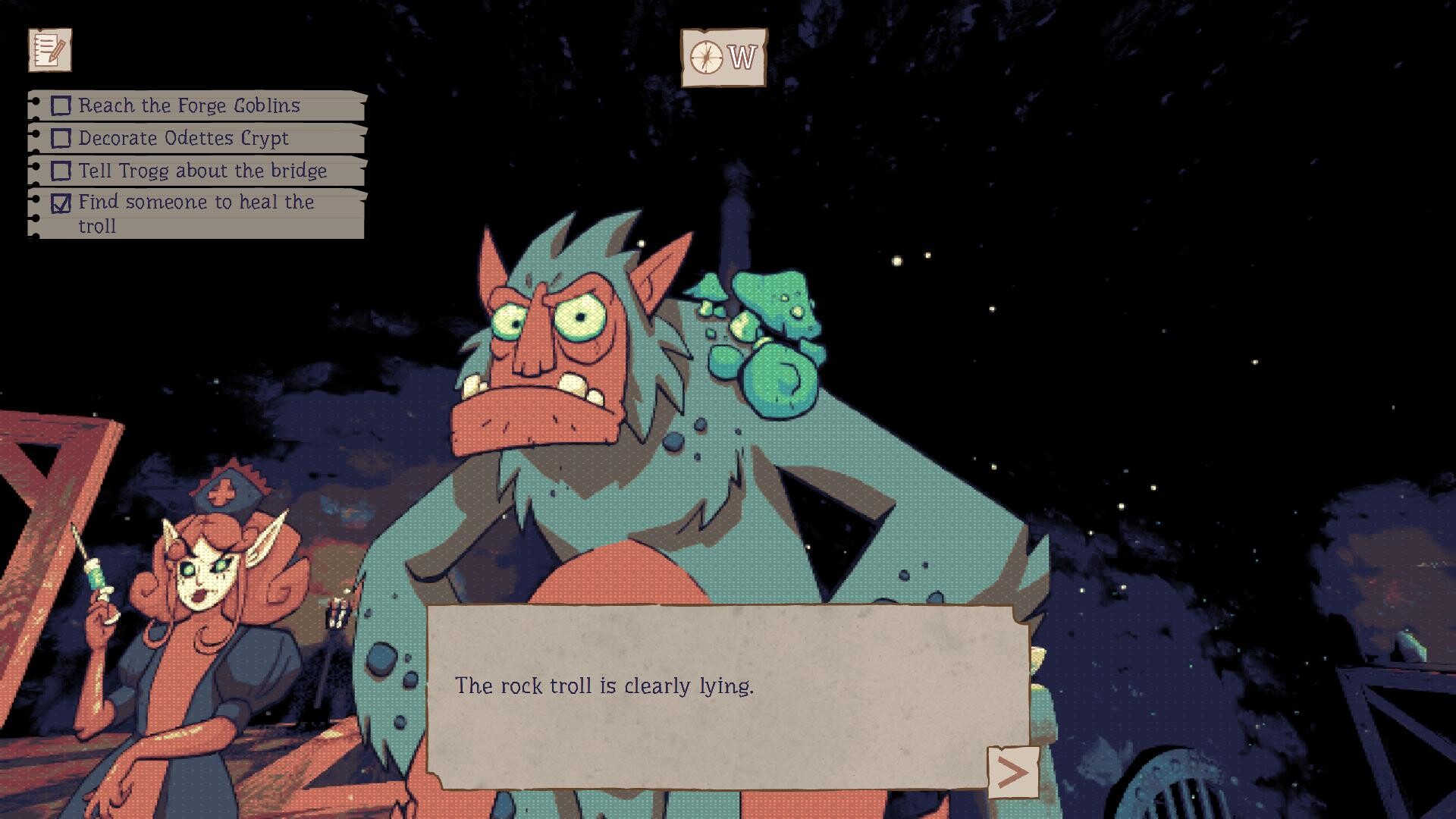Advance the dialogue with the arrow button
This screenshot has height=819, width=1456.
(1014, 770)
